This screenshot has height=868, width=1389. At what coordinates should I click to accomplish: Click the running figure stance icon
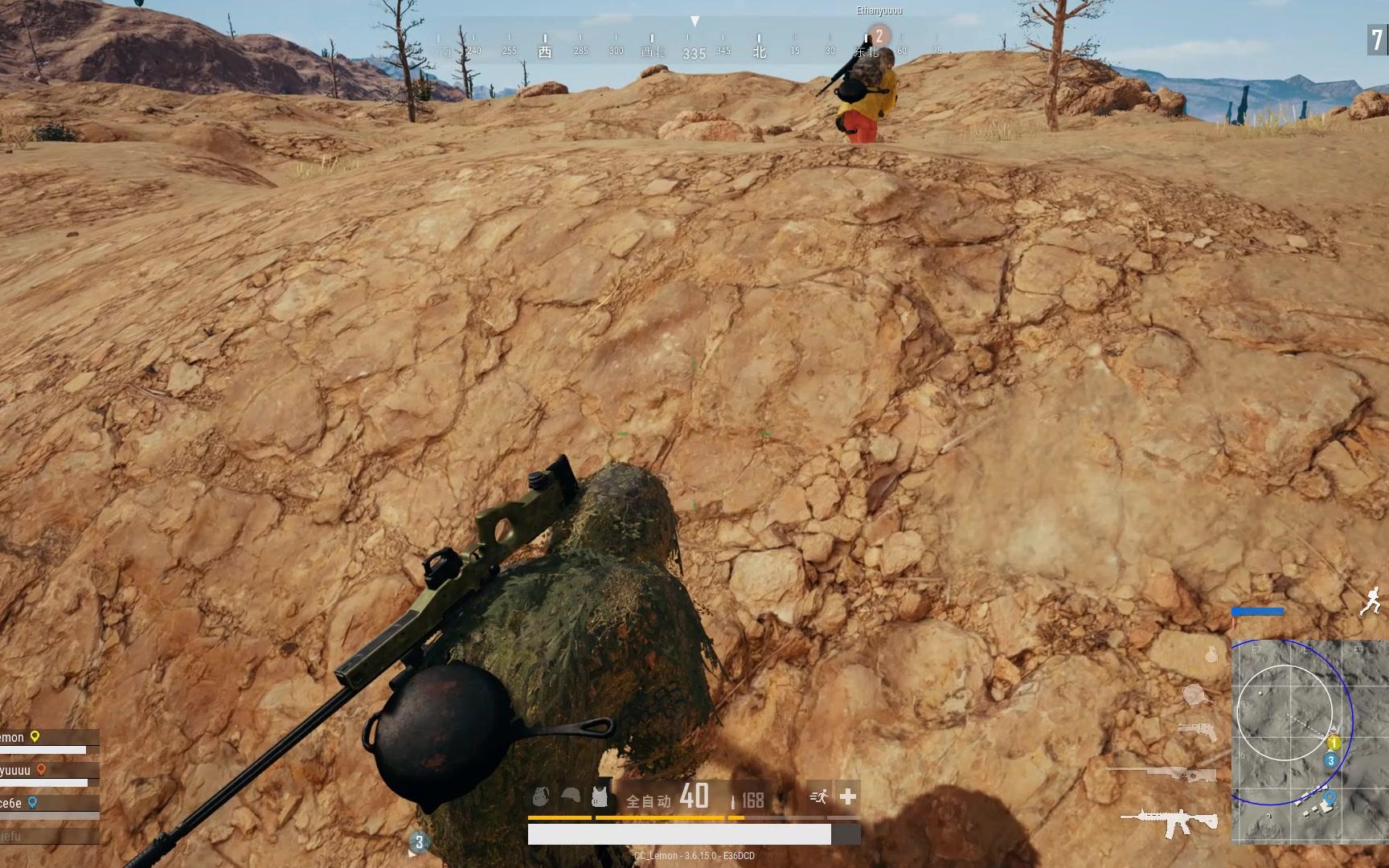pos(1371,600)
